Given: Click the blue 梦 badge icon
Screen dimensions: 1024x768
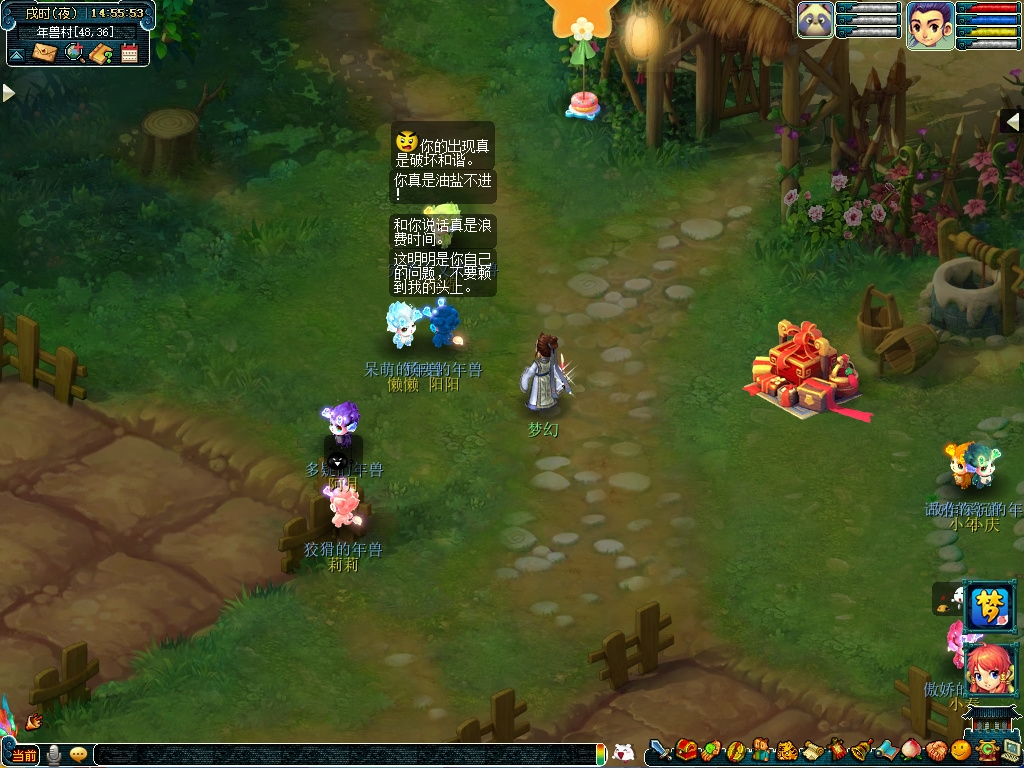Looking at the screenshot, I should (x=988, y=606).
